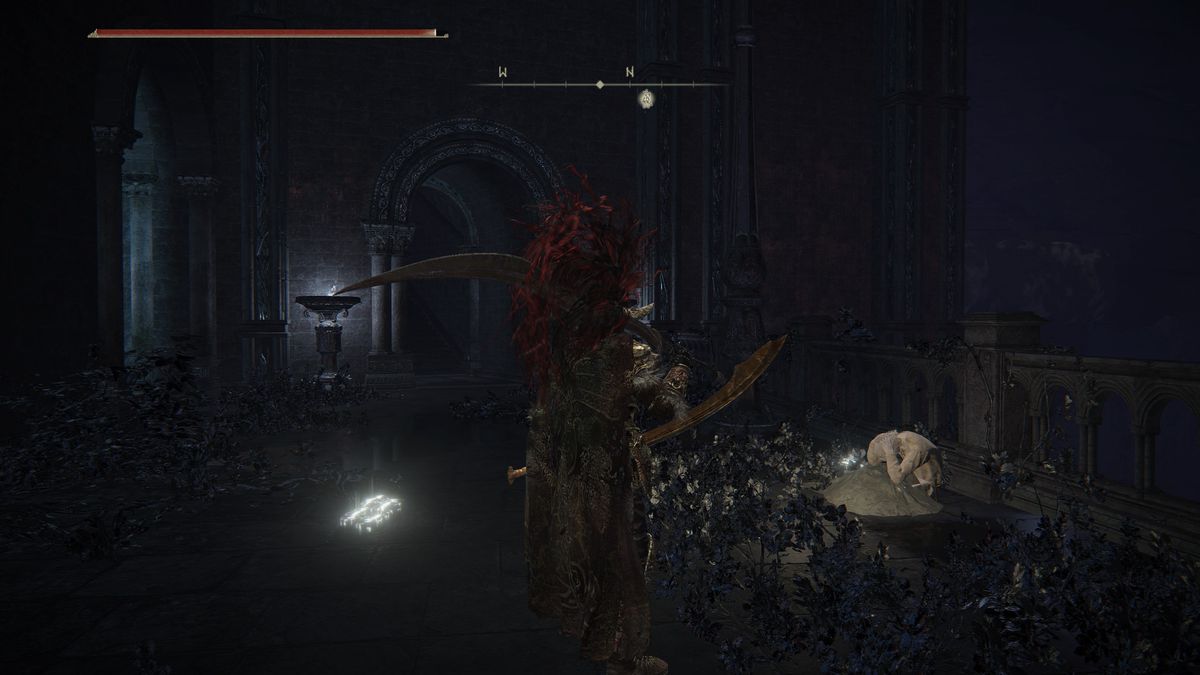Click the glowing marker icon under the compass

647,99
